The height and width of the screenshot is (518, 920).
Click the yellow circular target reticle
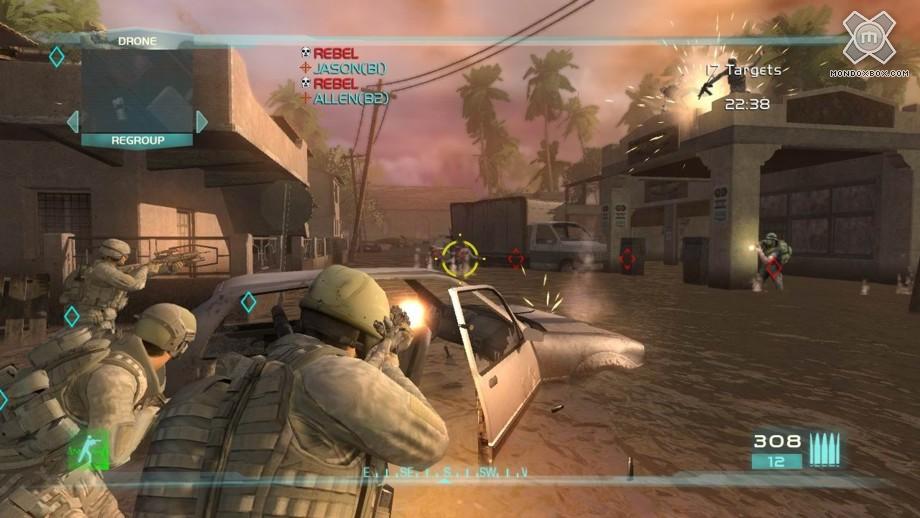[460, 256]
